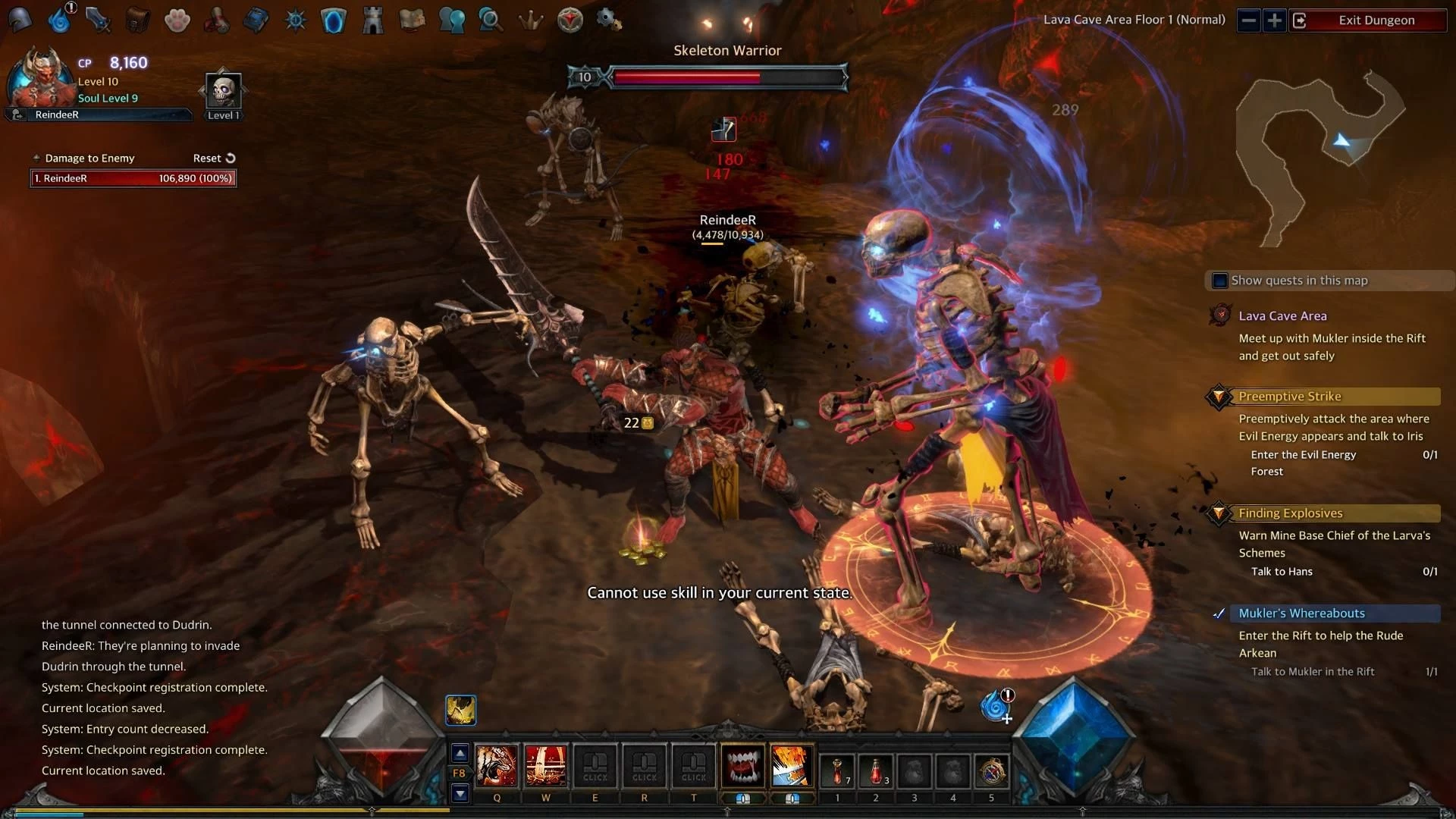Open the leather backpack inventory icon

tap(137, 20)
